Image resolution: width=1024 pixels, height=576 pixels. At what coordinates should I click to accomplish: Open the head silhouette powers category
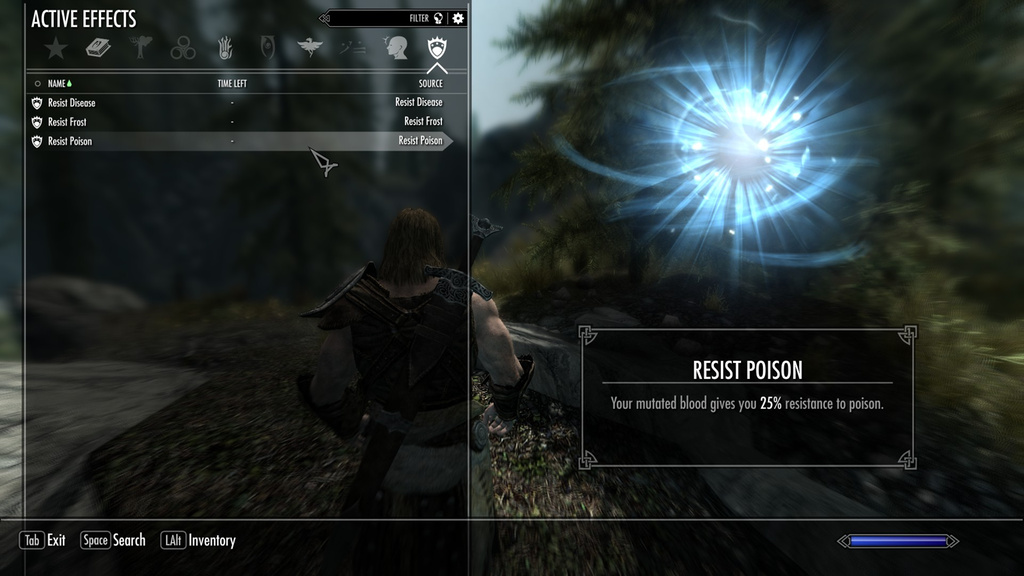pos(395,47)
